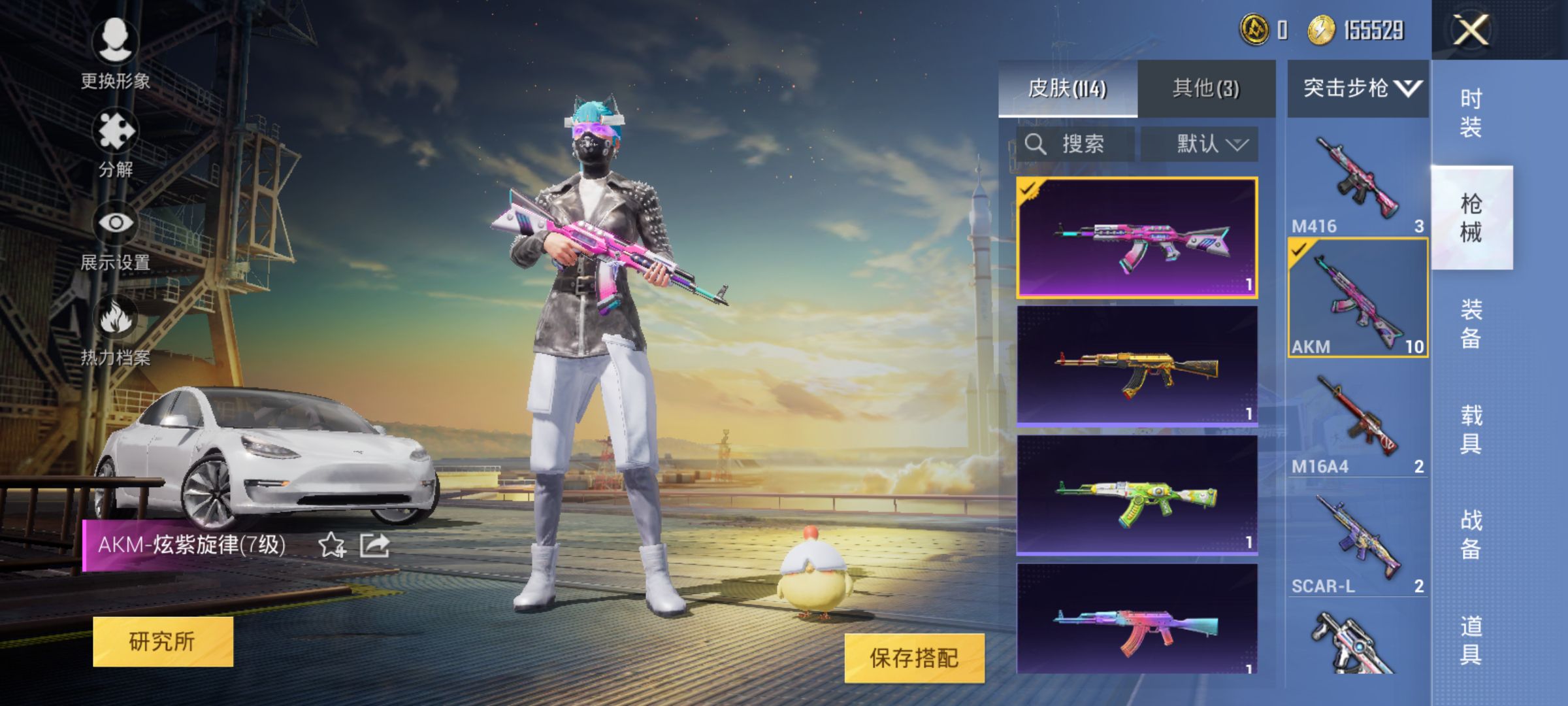Open the 研究所 lab button
The height and width of the screenshot is (706, 1568).
[163, 641]
